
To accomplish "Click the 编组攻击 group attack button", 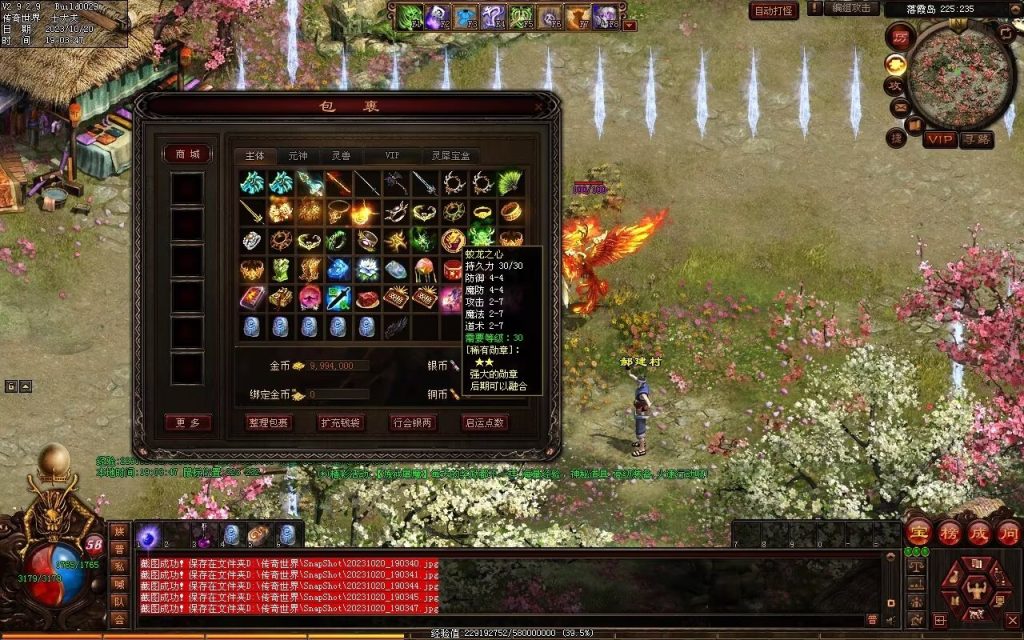I will tap(853, 9).
